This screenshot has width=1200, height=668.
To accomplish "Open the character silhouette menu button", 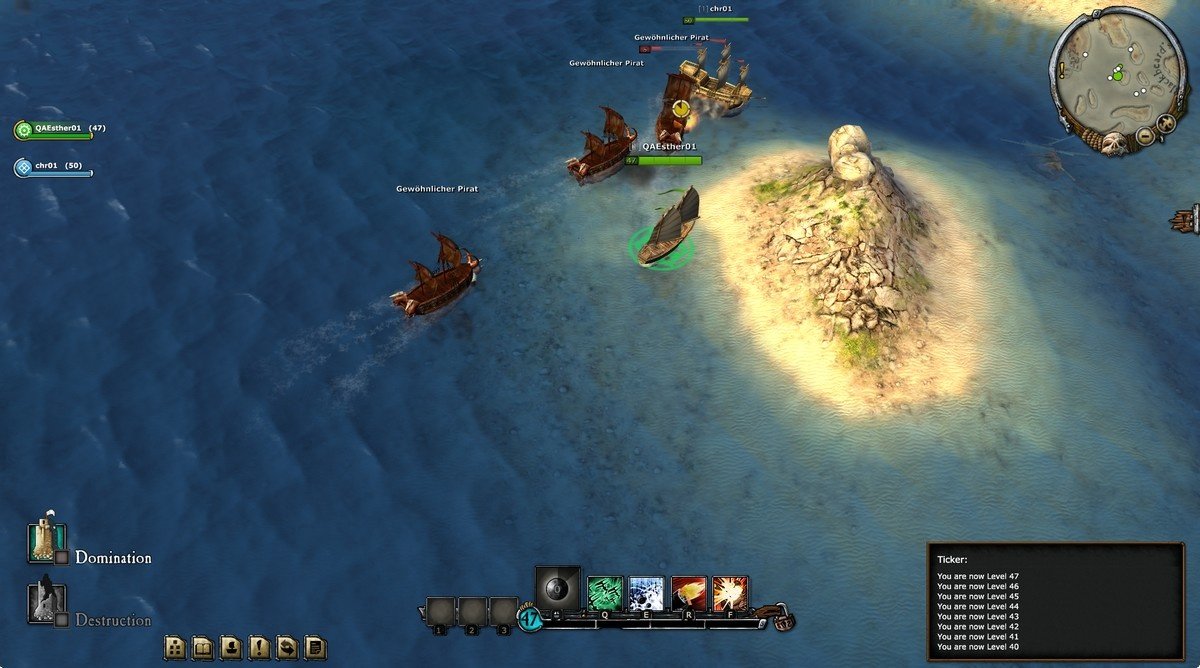I will (x=230, y=647).
